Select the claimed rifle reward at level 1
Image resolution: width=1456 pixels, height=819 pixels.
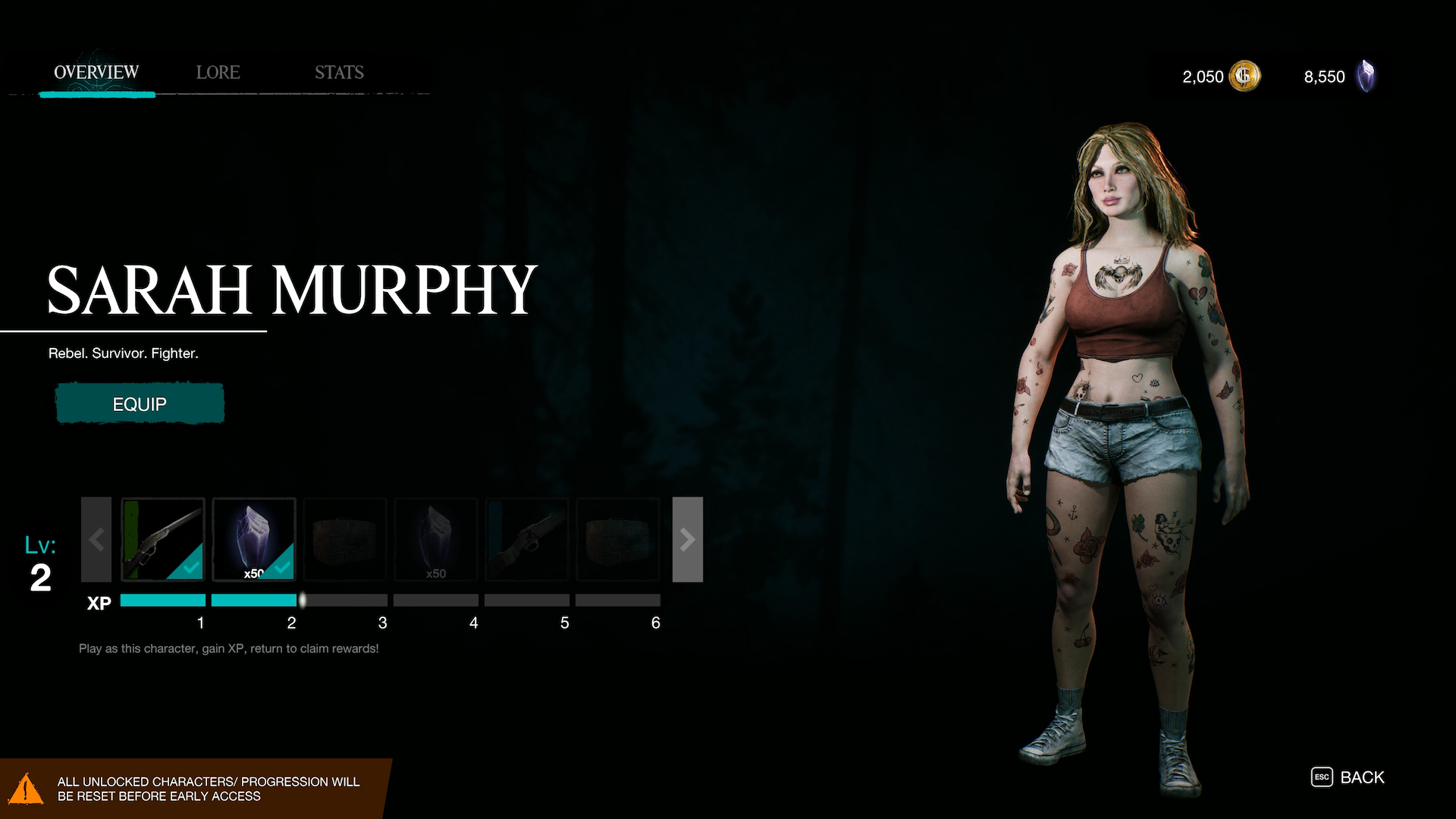point(163,539)
